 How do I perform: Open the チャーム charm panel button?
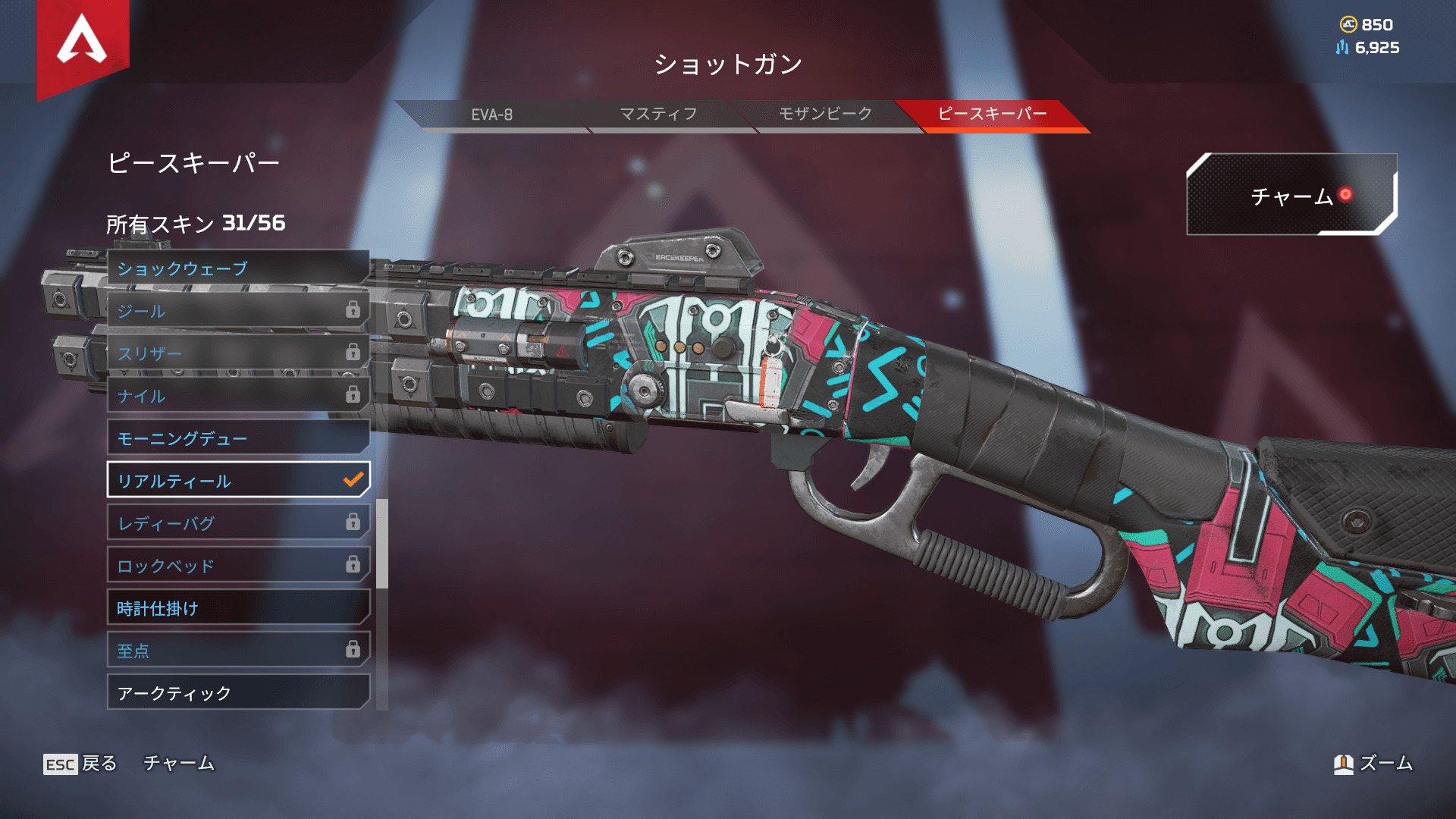pos(1291,196)
